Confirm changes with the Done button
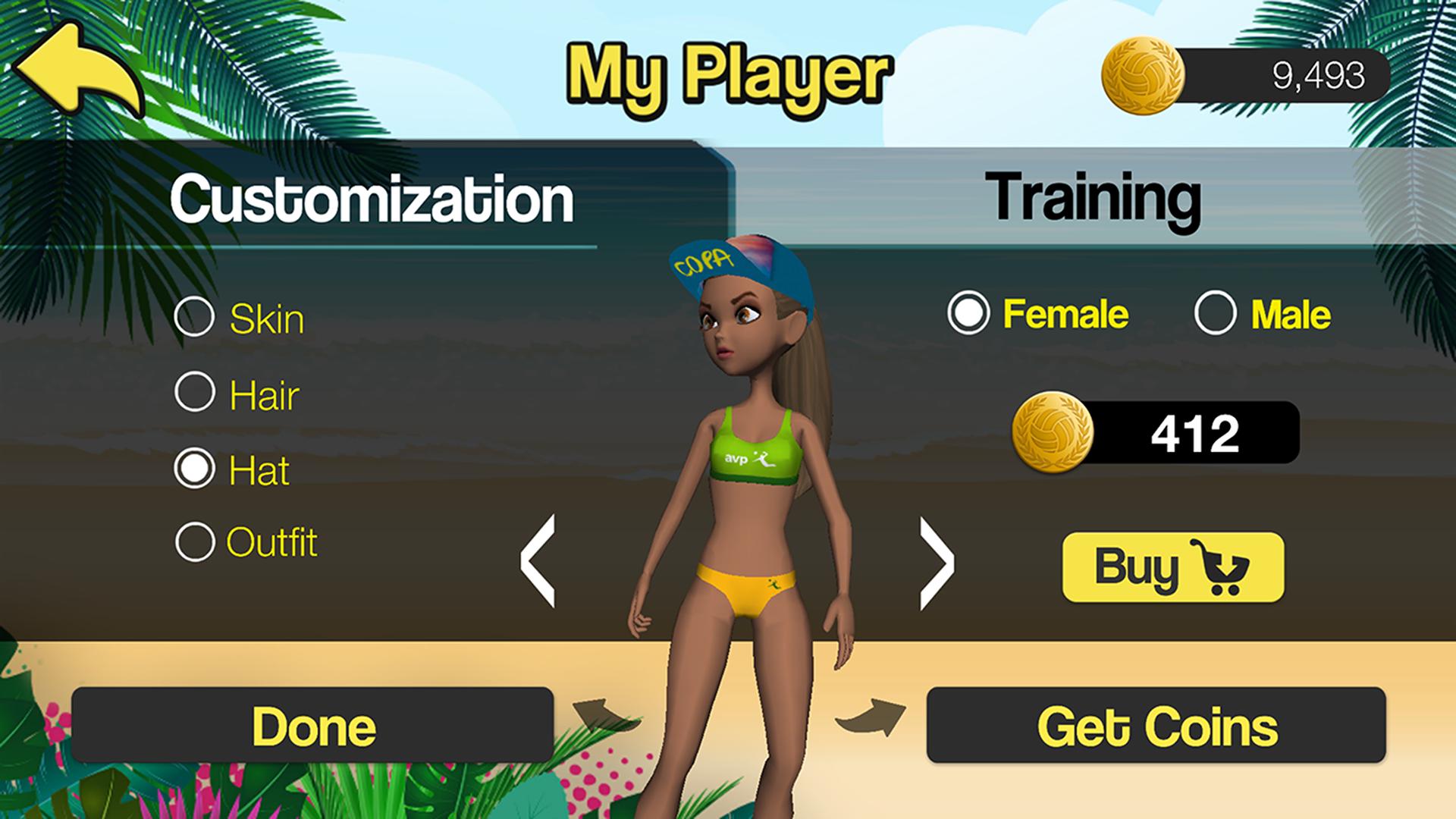Screen dimensions: 1456x819 point(311,725)
